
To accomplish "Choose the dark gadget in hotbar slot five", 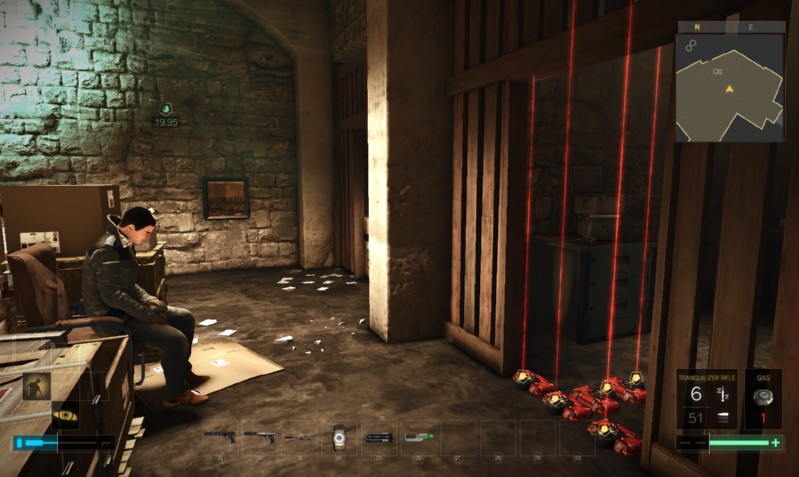I will tap(379, 437).
